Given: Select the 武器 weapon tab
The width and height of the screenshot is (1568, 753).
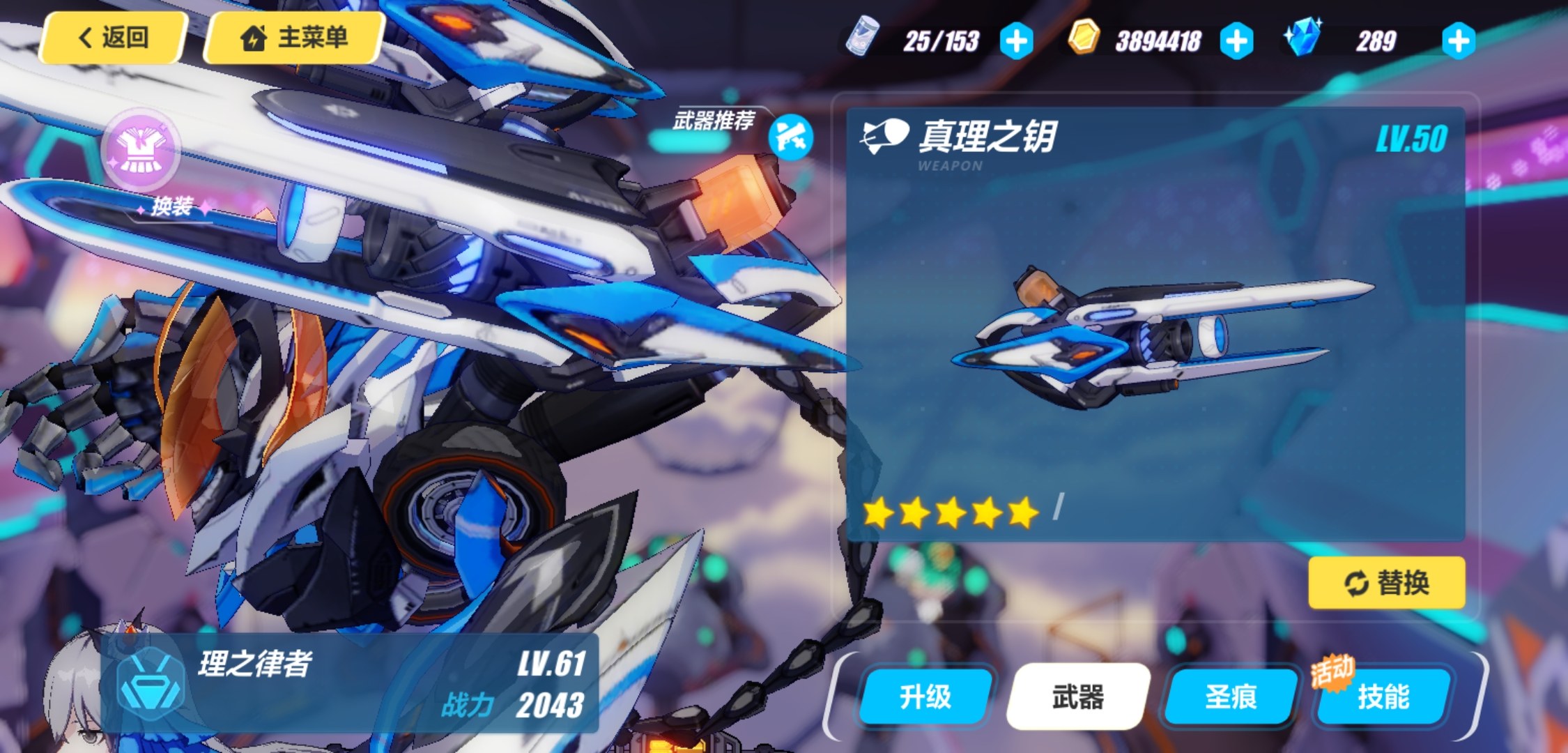Looking at the screenshot, I should pyautogui.click(x=1077, y=697).
